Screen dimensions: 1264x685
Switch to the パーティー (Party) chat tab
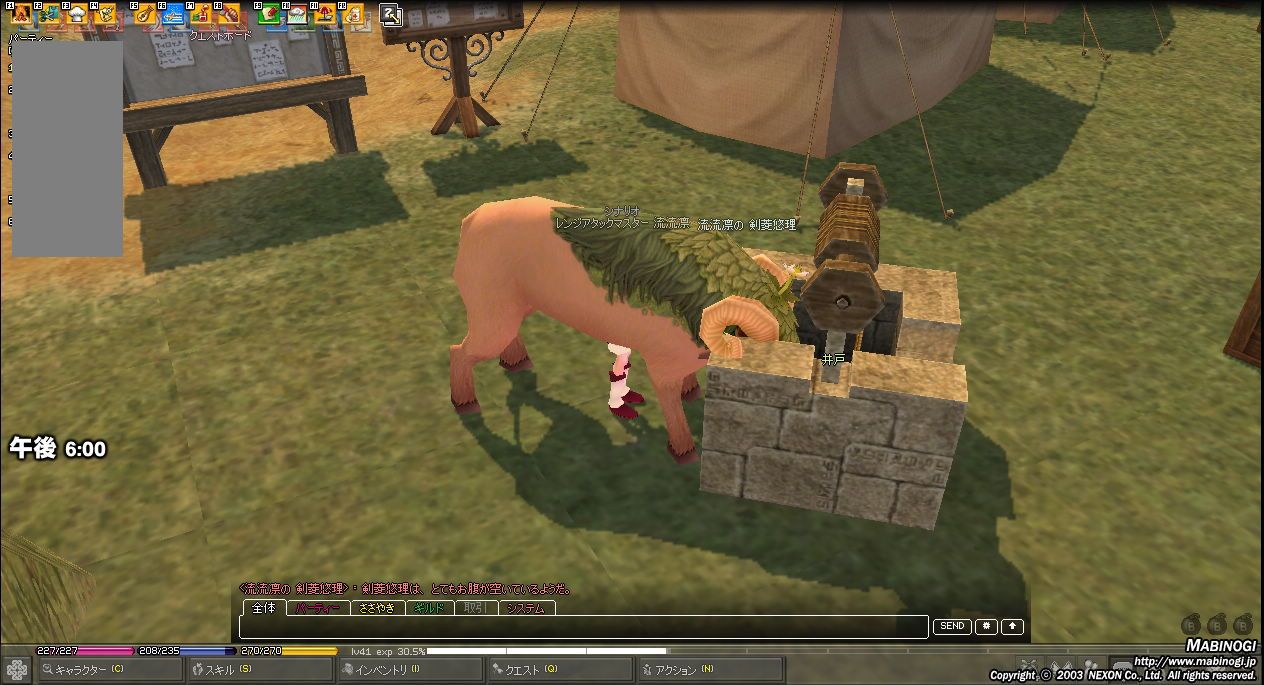click(x=318, y=608)
